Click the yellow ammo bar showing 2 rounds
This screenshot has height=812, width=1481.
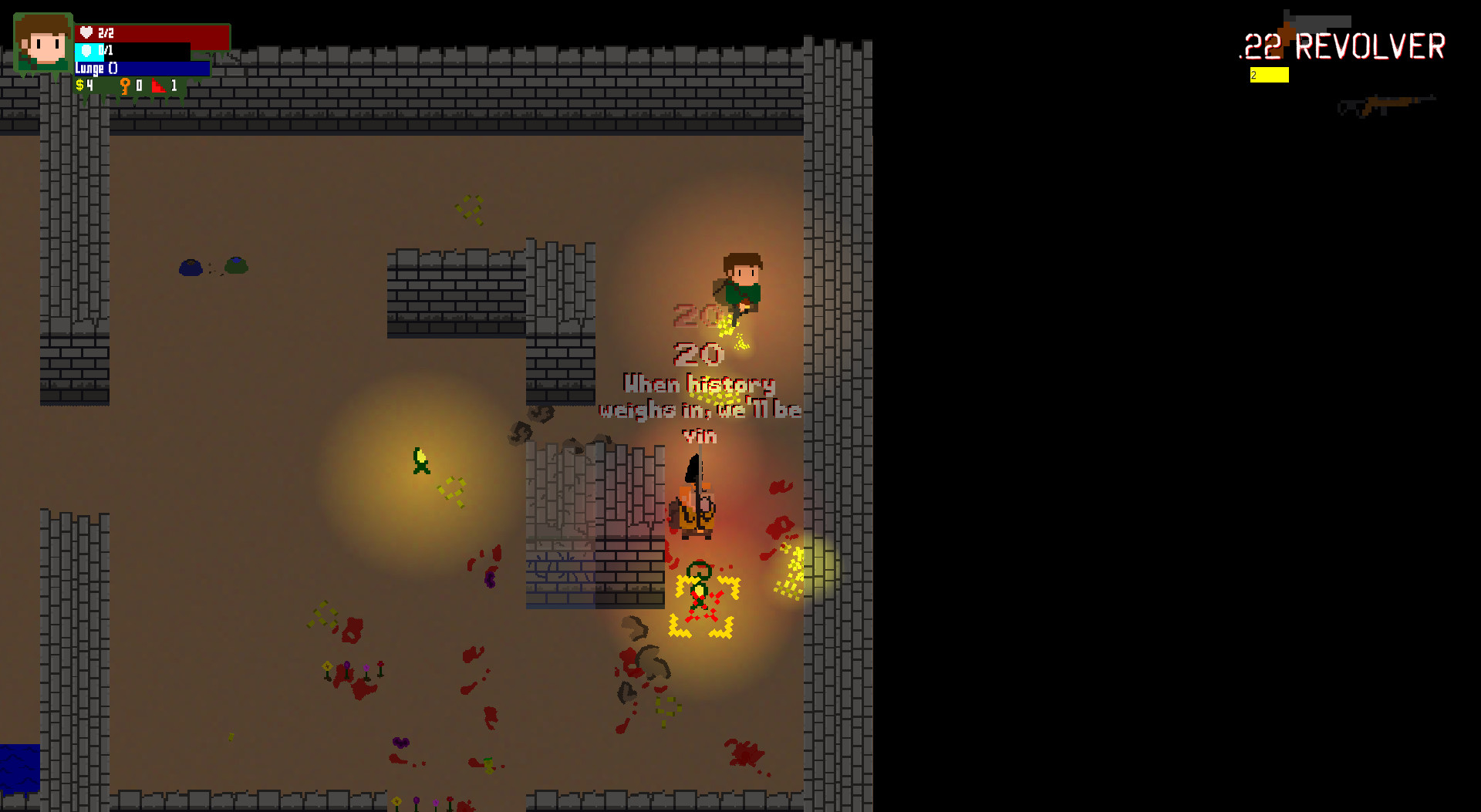(1269, 75)
